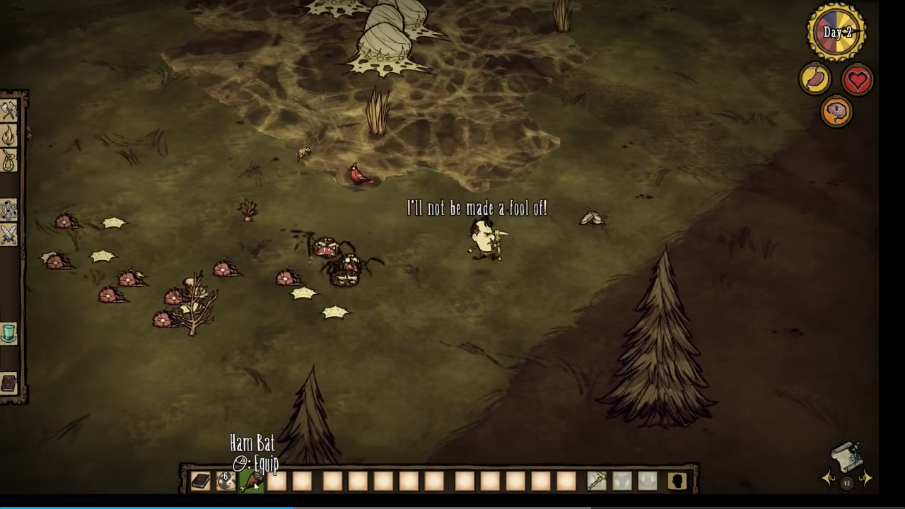This screenshot has height=509, width=905.
Task: Open the Fight crossed-swords crafting tab
Action: tap(9, 235)
